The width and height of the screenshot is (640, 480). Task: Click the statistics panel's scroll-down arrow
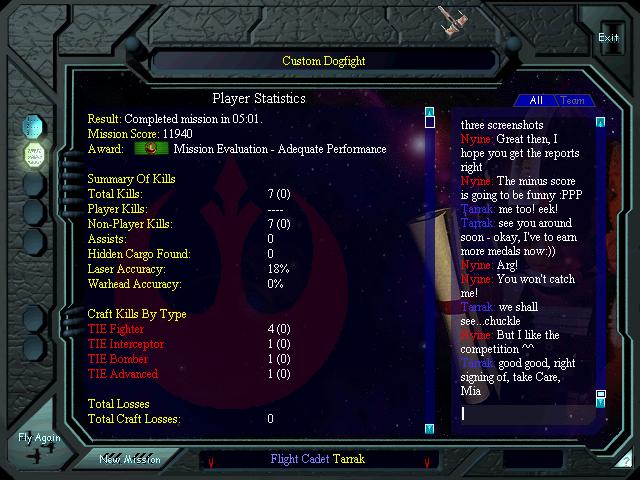[430, 429]
